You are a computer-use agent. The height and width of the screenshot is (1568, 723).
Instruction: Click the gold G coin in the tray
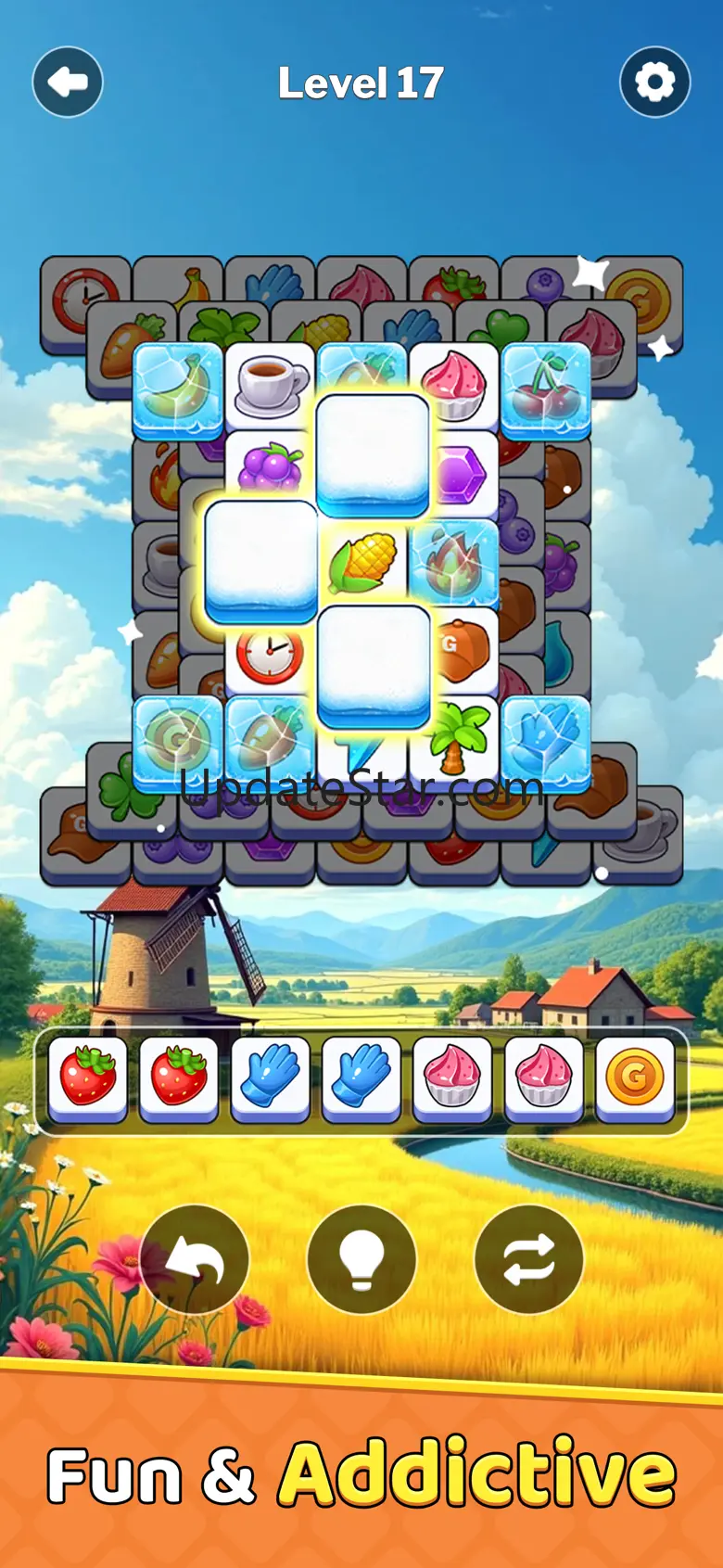coord(635,1077)
